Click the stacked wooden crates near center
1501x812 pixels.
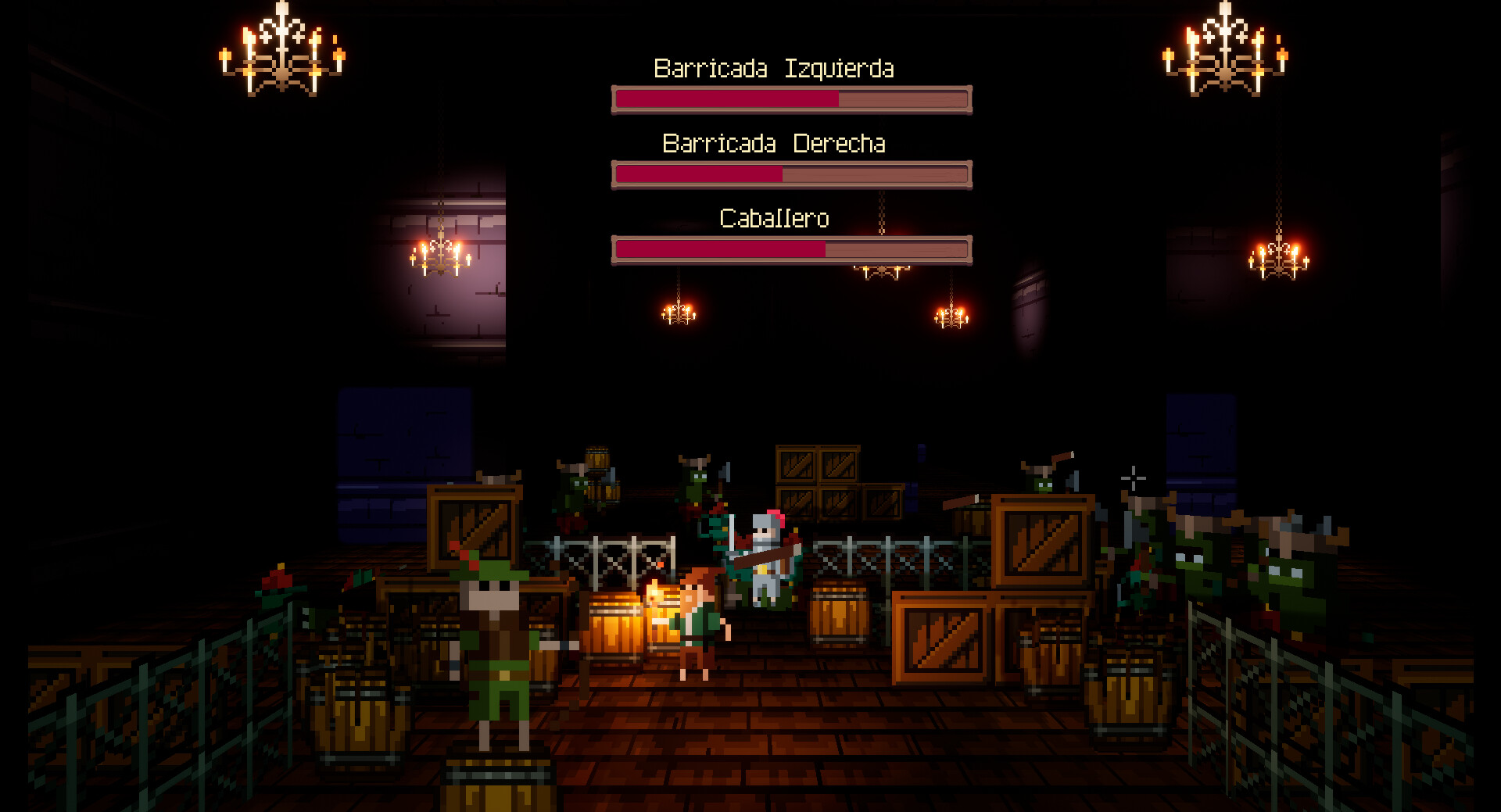click(817, 485)
